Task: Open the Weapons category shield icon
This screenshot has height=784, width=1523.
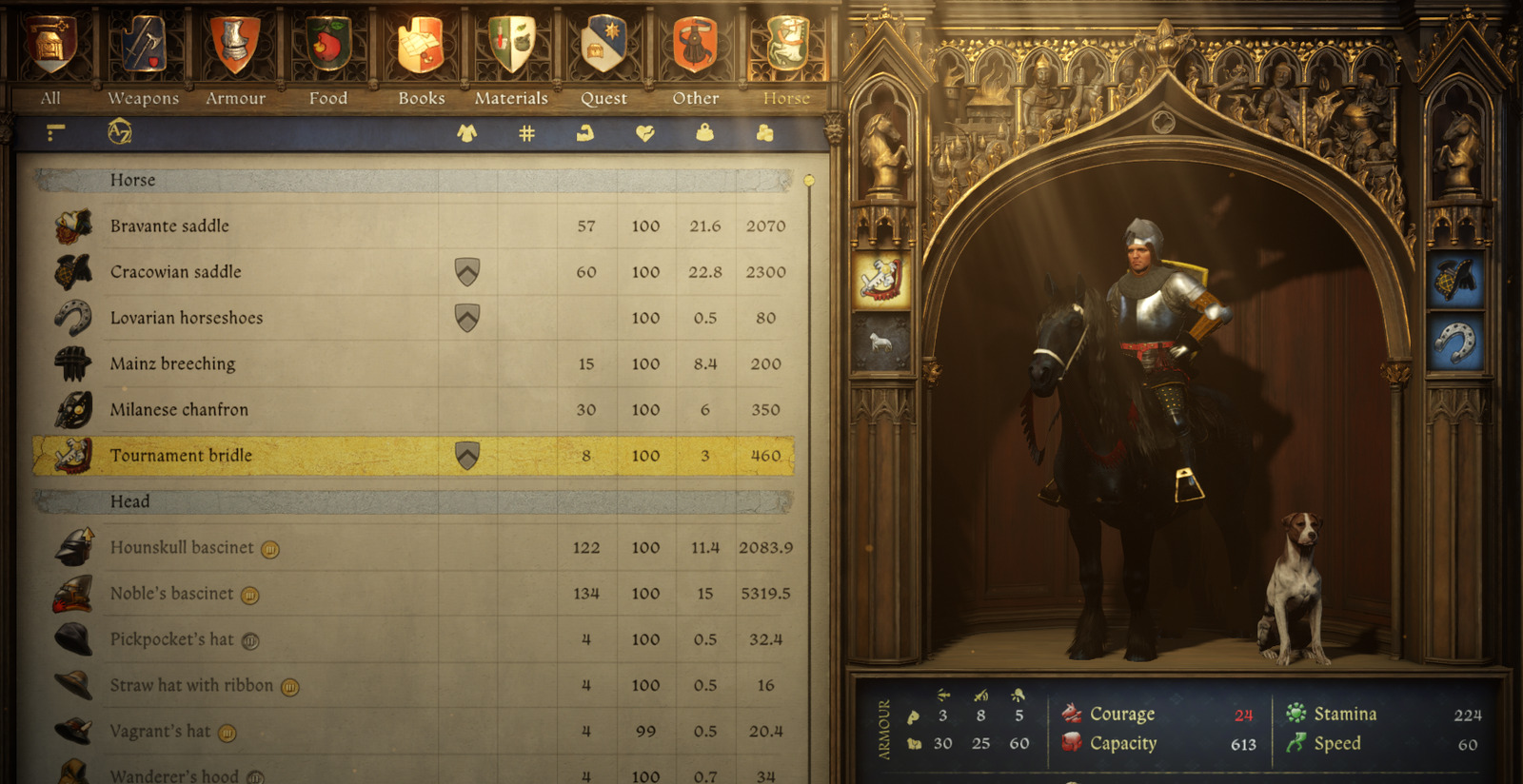Action: tap(143, 43)
